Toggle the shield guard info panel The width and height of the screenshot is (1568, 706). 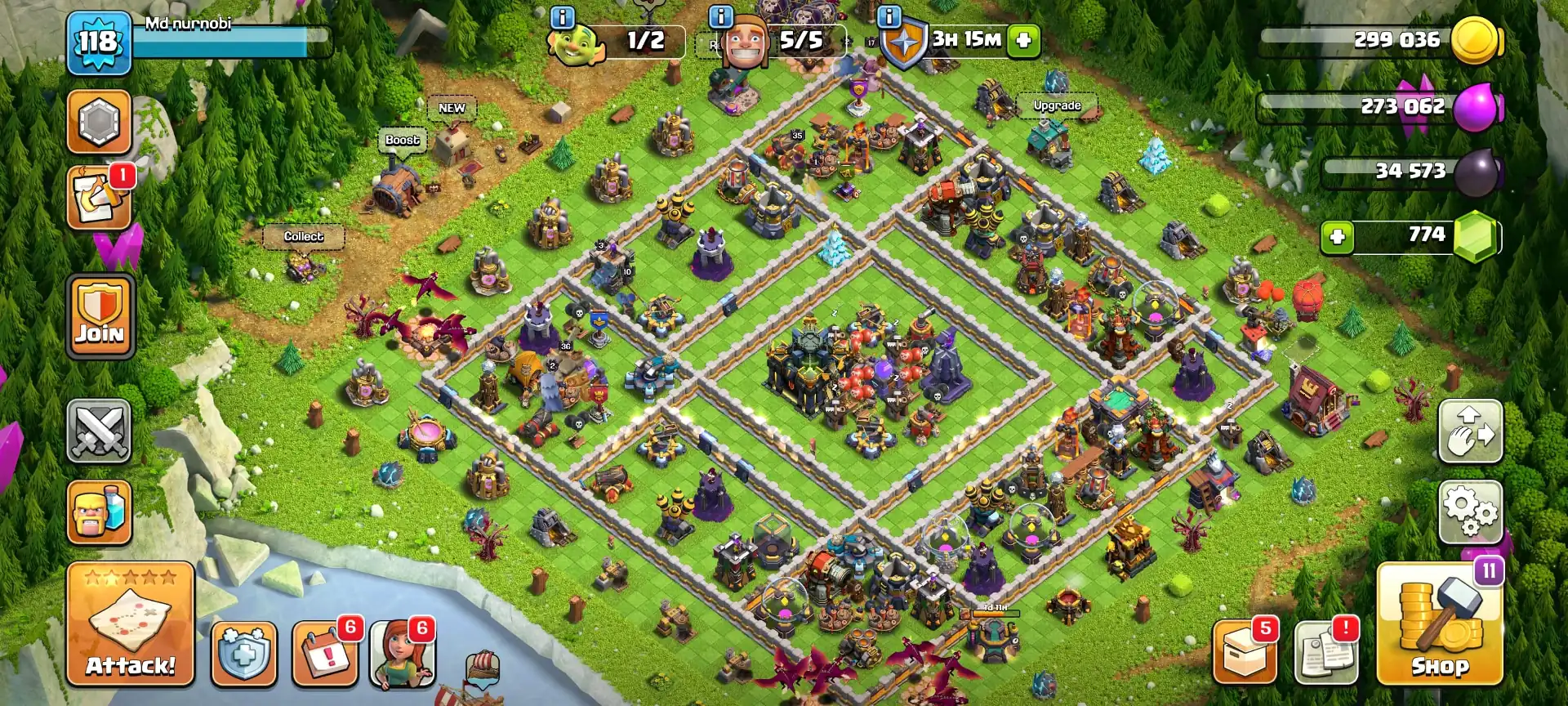(902, 41)
